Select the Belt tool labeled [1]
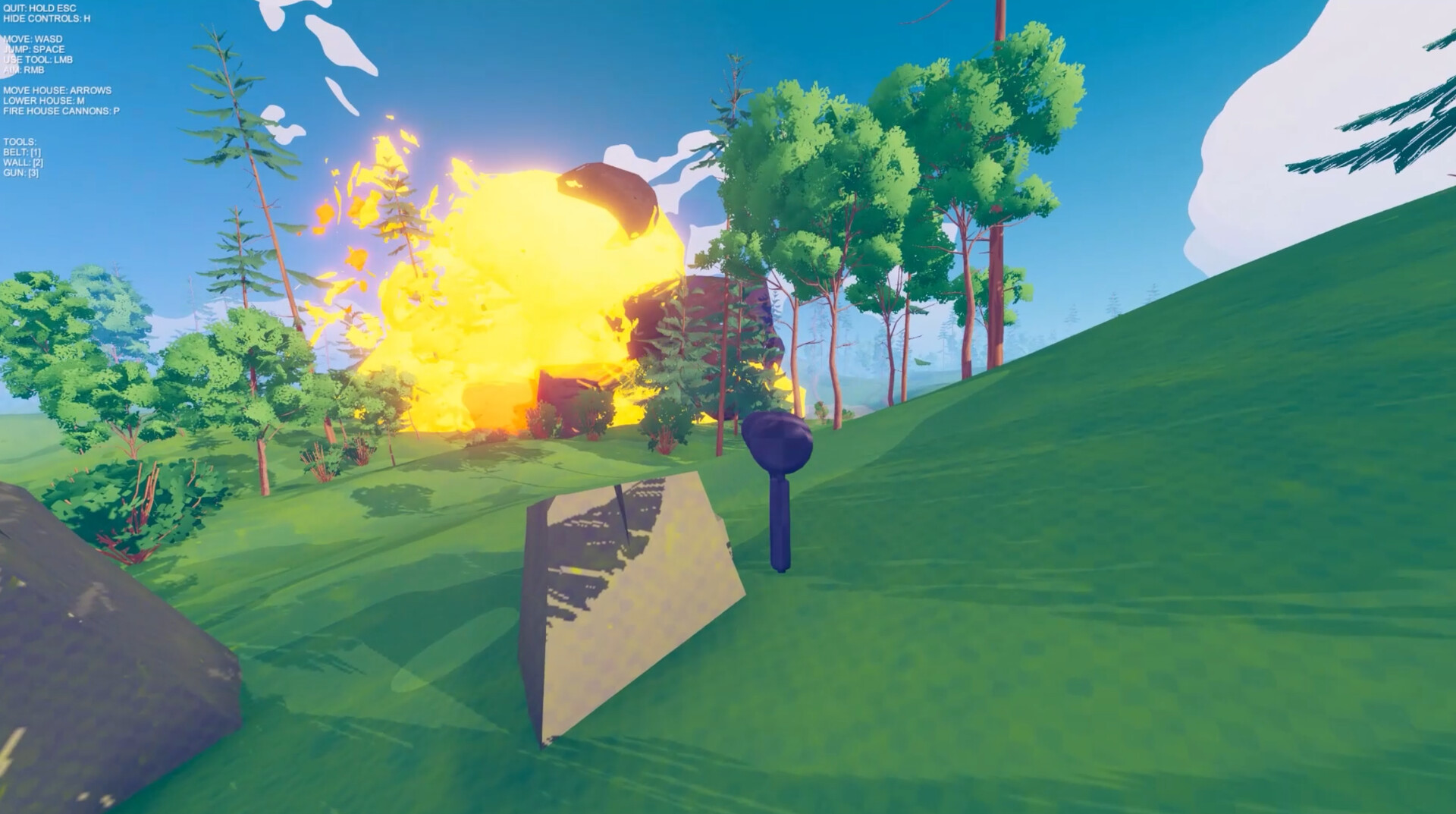1456x814 pixels. (24, 151)
